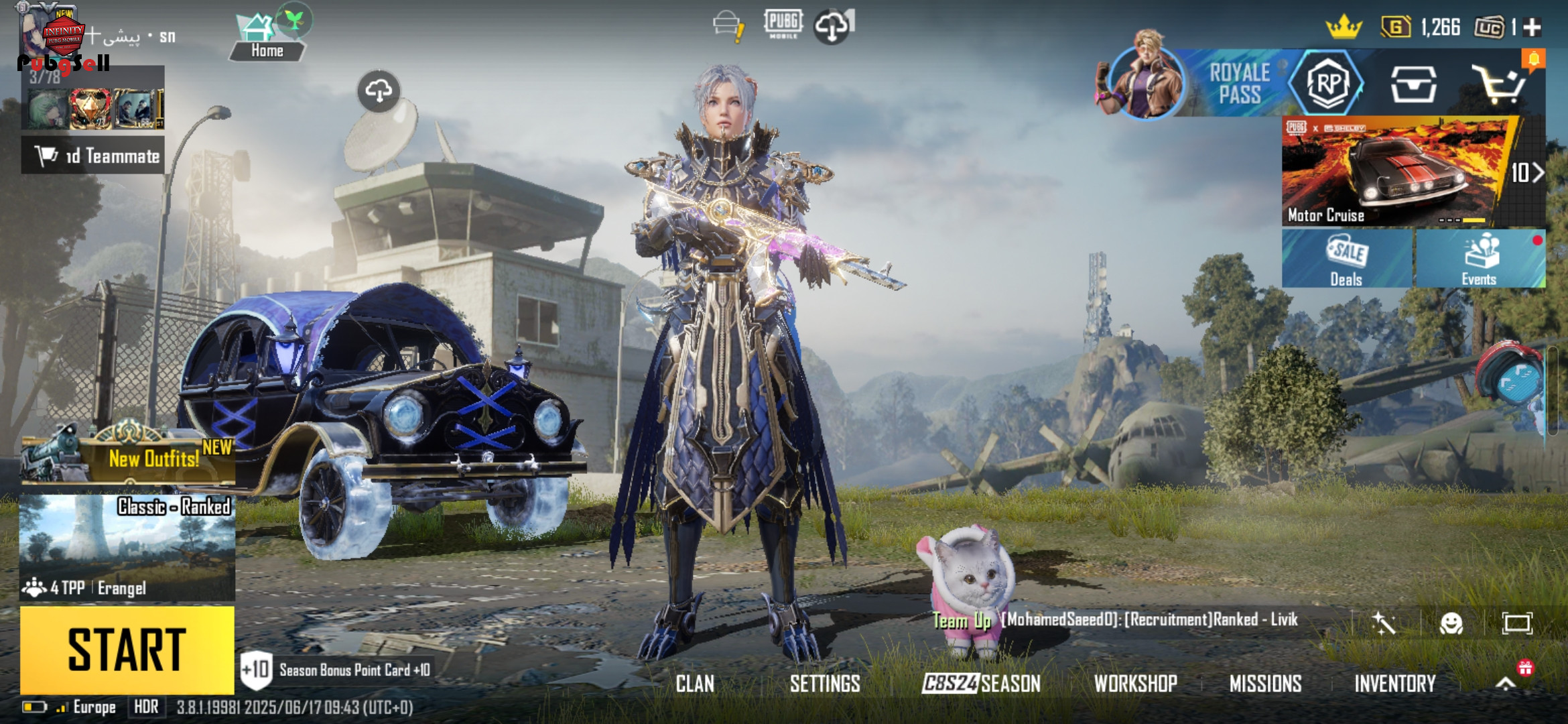Screen dimensions: 1568x724
Task: Open the Clan menu
Action: point(695,684)
